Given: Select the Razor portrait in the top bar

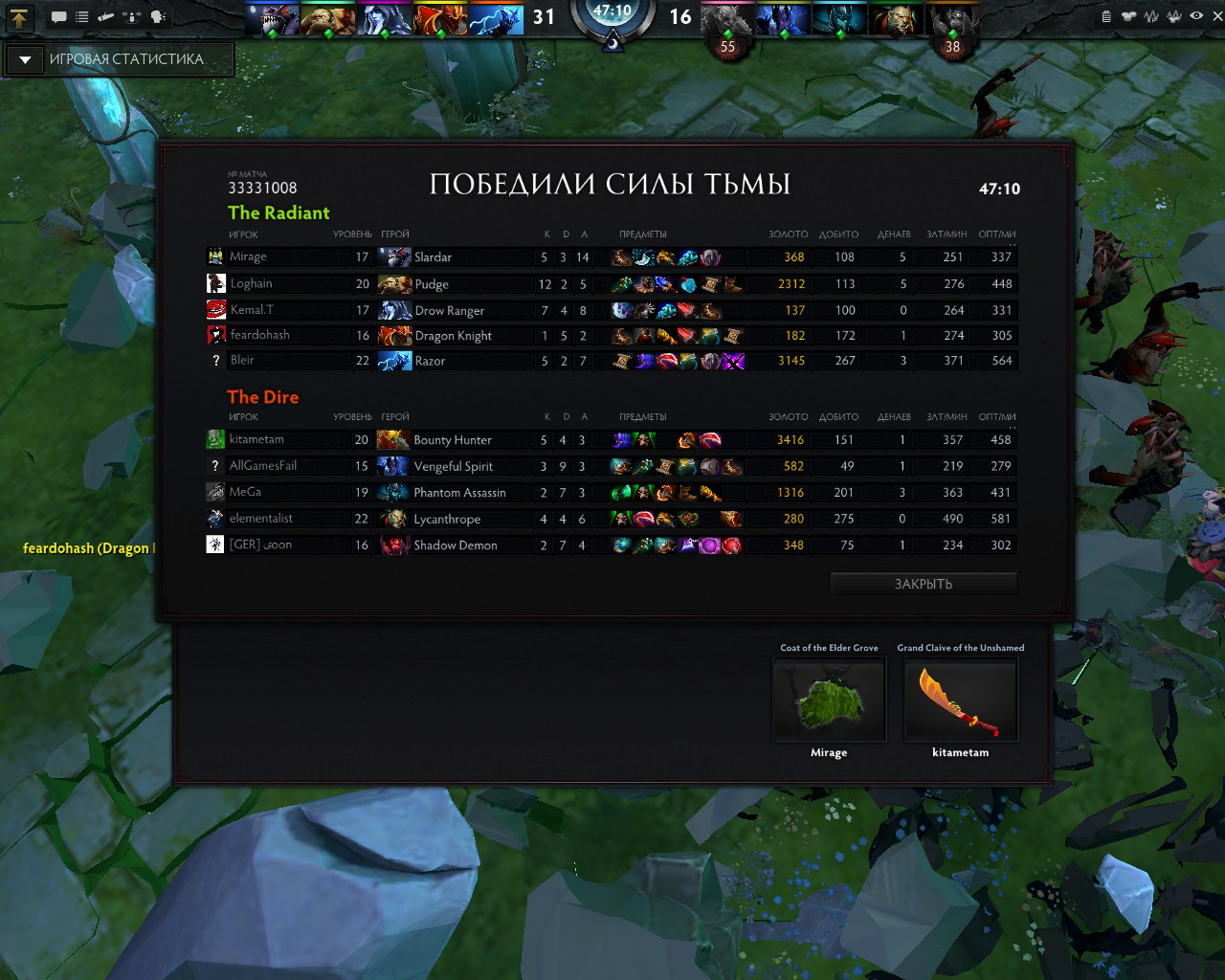Looking at the screenshot, I should [x=496, y=19].
